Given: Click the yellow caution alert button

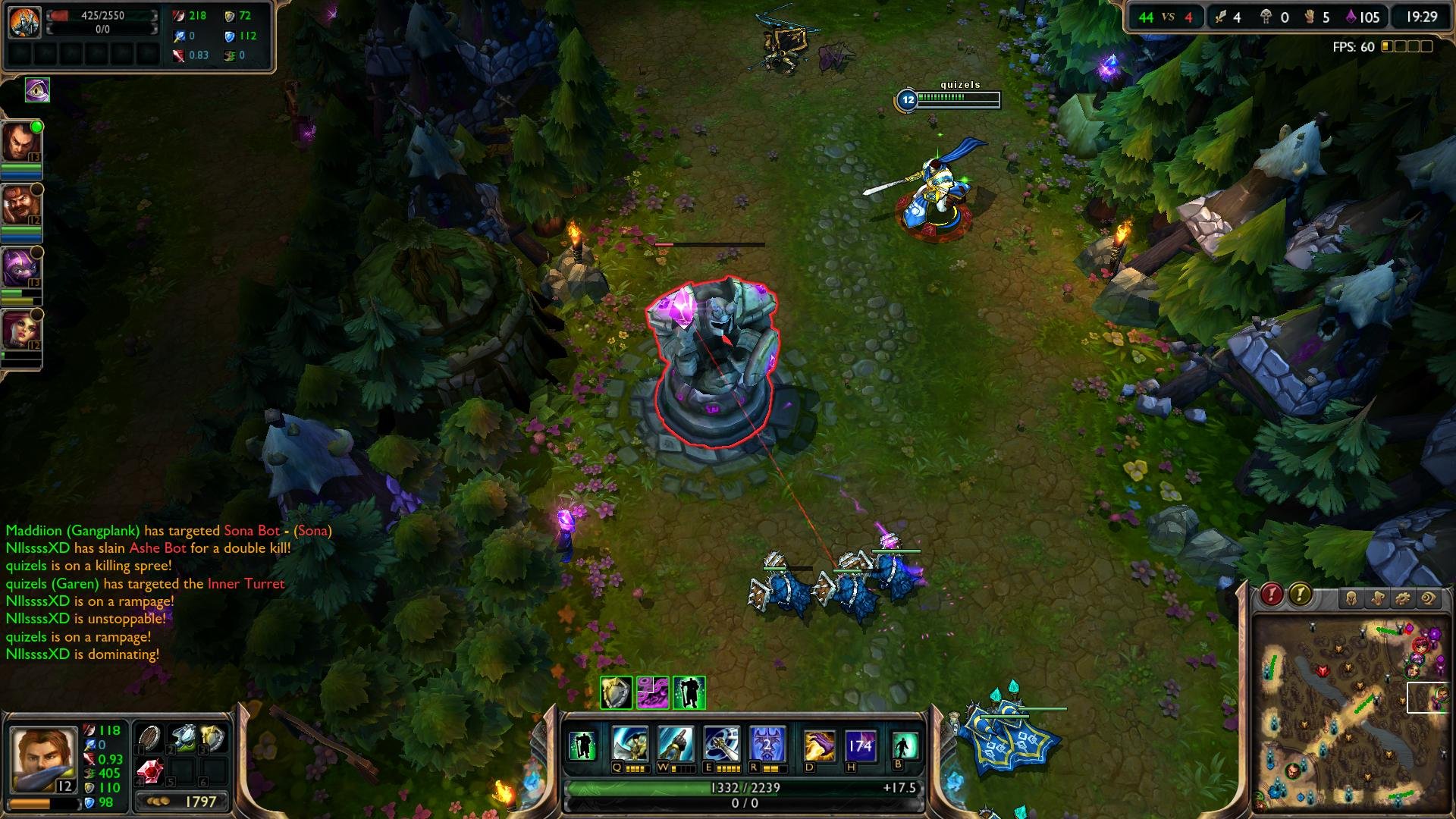Looking at the screenshot, I should [x=1300, y=593].
